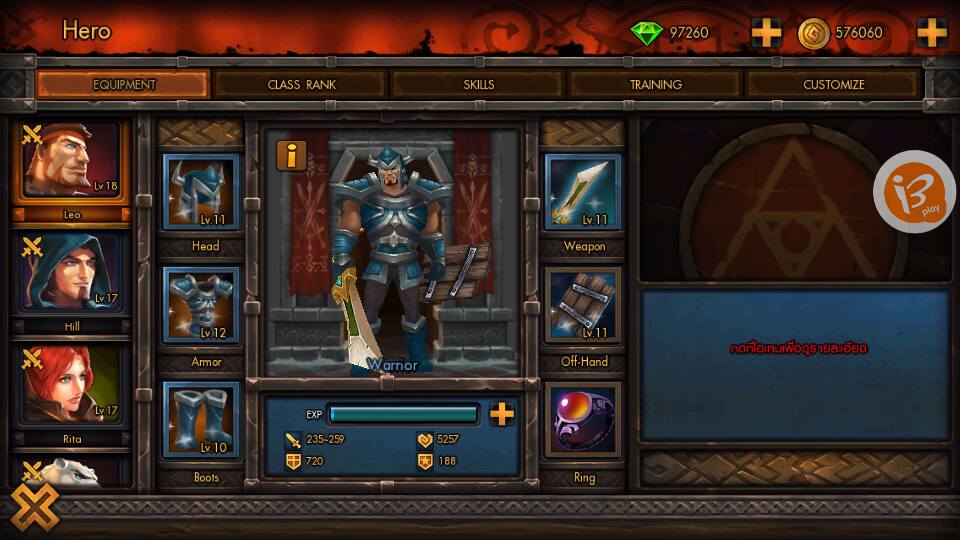Open the Skills tab

(479, 85)
